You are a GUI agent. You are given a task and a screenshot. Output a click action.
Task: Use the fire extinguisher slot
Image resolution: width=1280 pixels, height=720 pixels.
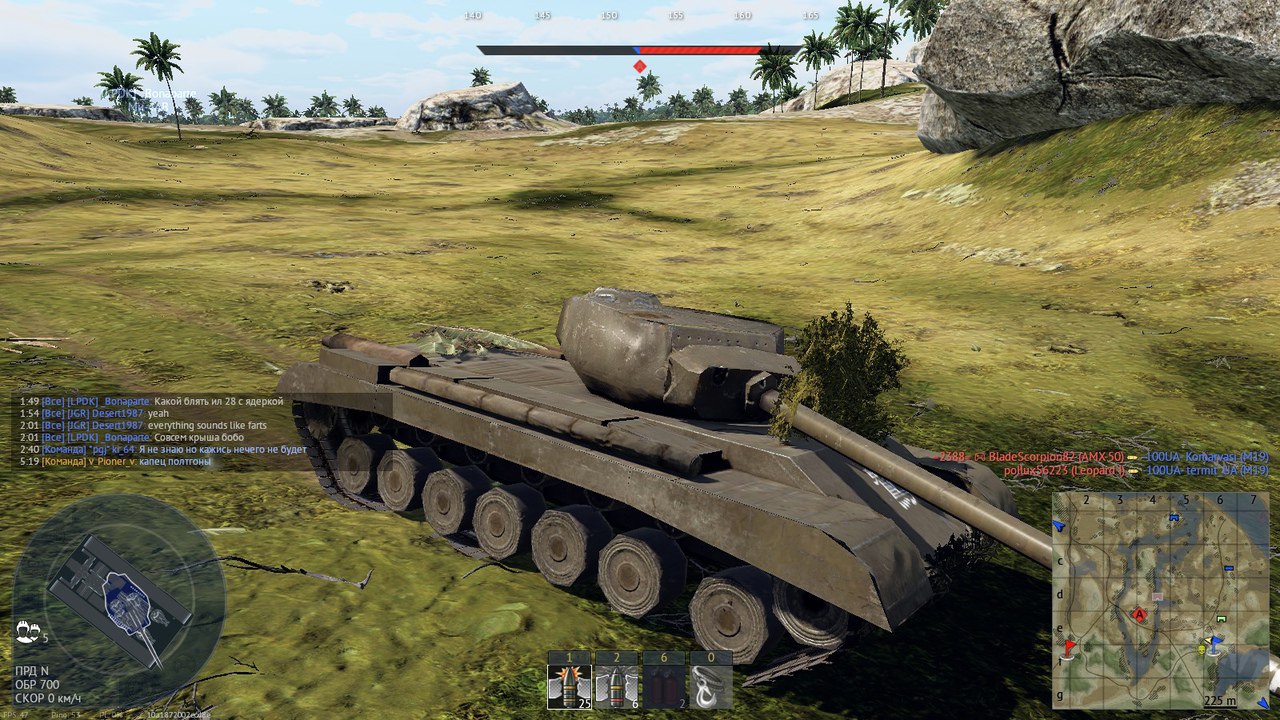click(662, 686)
